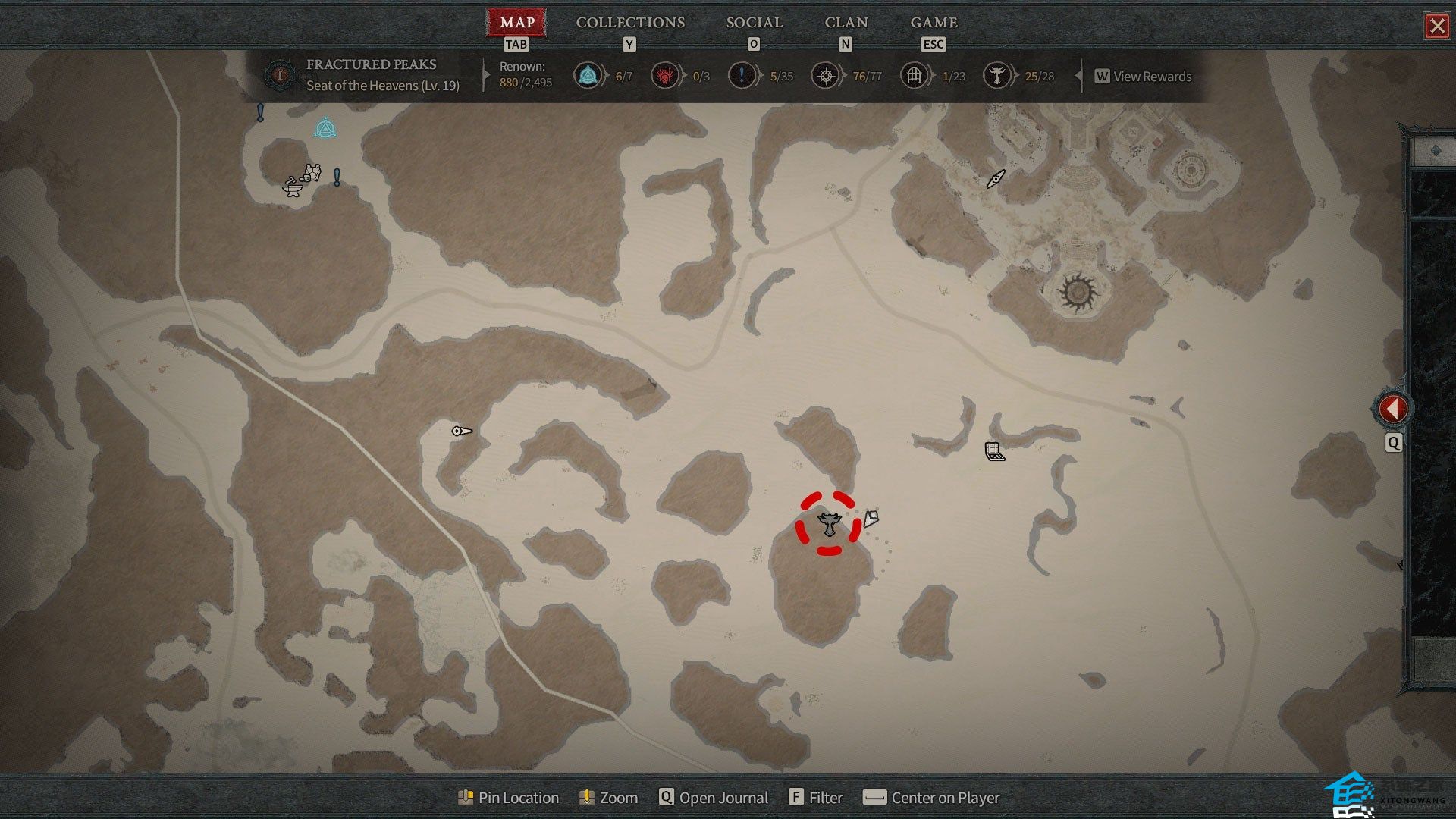Open the Game menu tab
1456x819 pixels.
click(x=934, y=23)
